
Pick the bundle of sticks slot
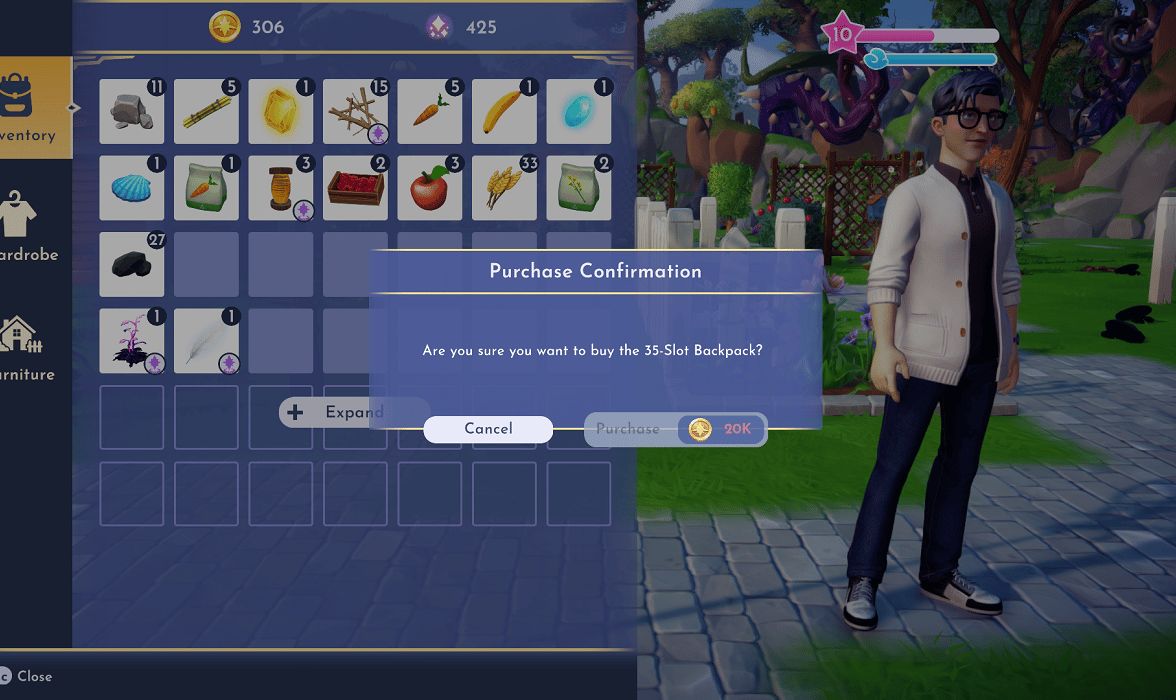click(355, 112)
